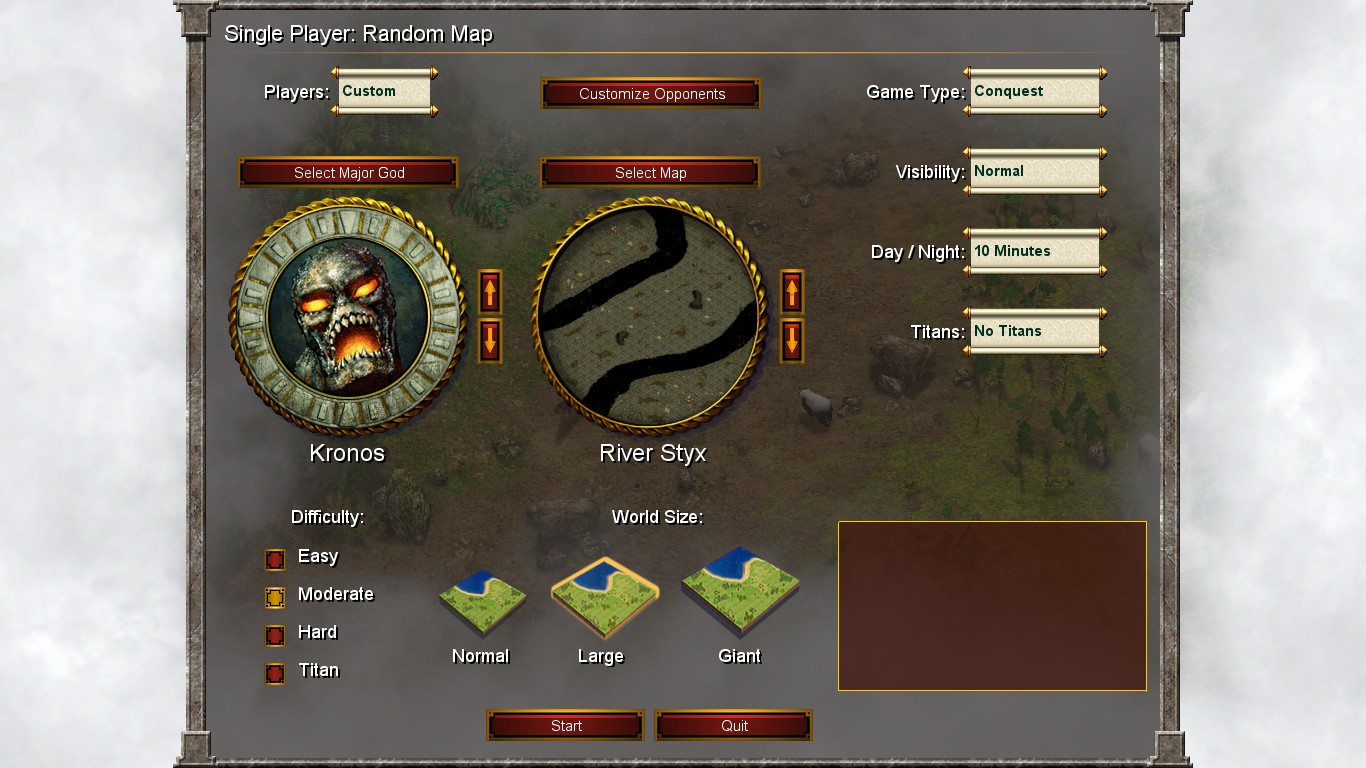1366x768 pixels.
Task: Select the Normal world size icon
Action: pyautogui.click(x=481, y=600)
